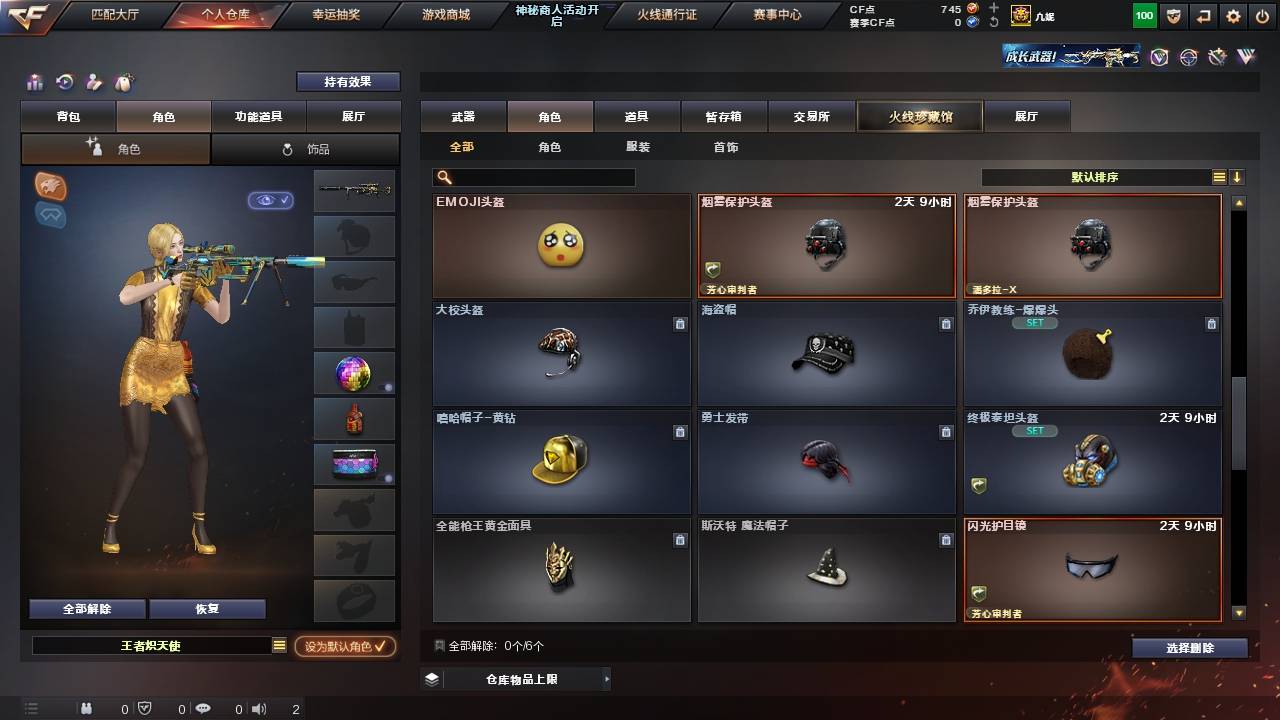Click the restore/rotate icon above the character preview
The image size is (1280, 720).
click(64, 82)
